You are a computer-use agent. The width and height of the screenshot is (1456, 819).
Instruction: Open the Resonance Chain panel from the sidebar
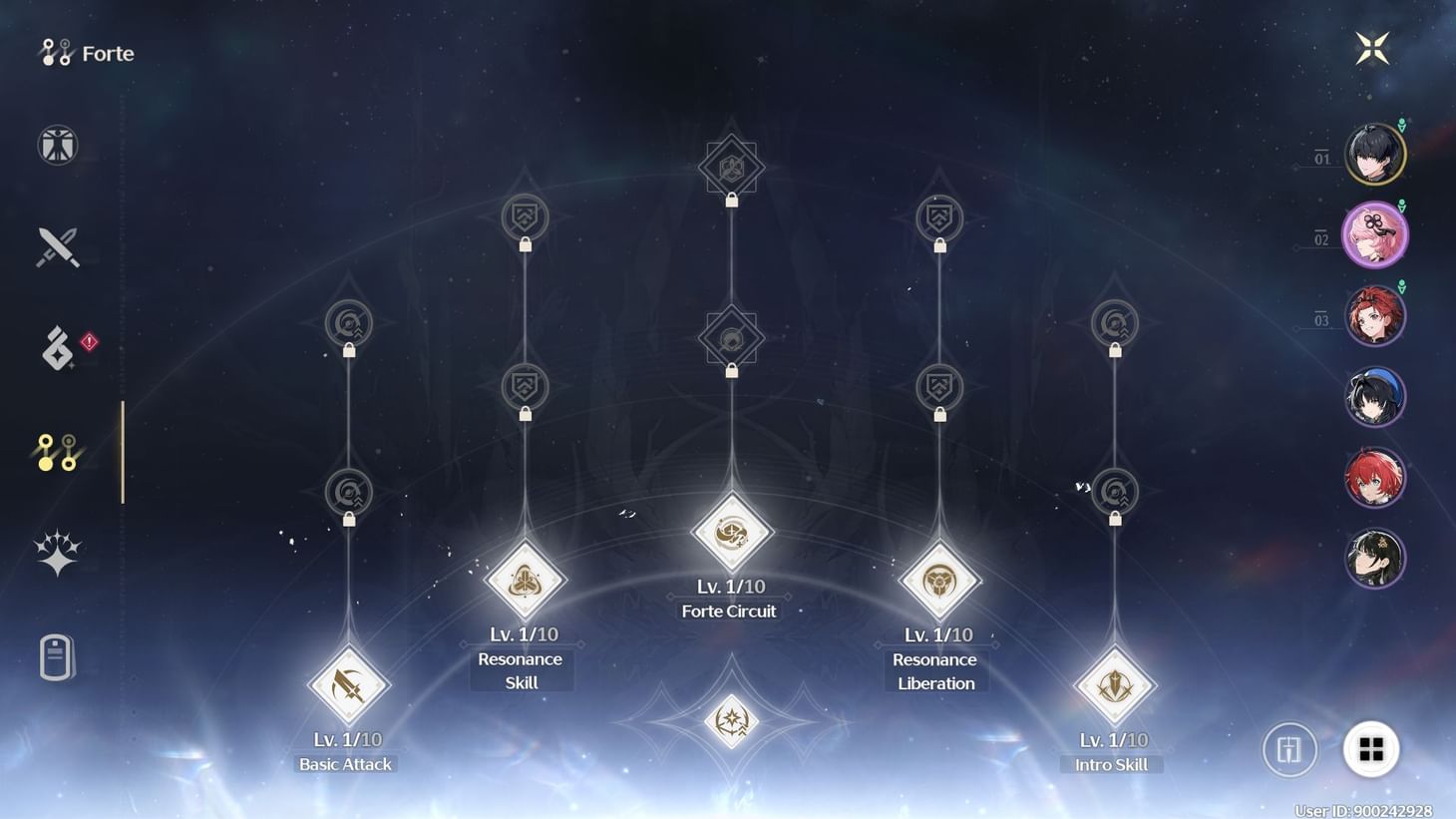pyautogui.click(x=56, y=550)
